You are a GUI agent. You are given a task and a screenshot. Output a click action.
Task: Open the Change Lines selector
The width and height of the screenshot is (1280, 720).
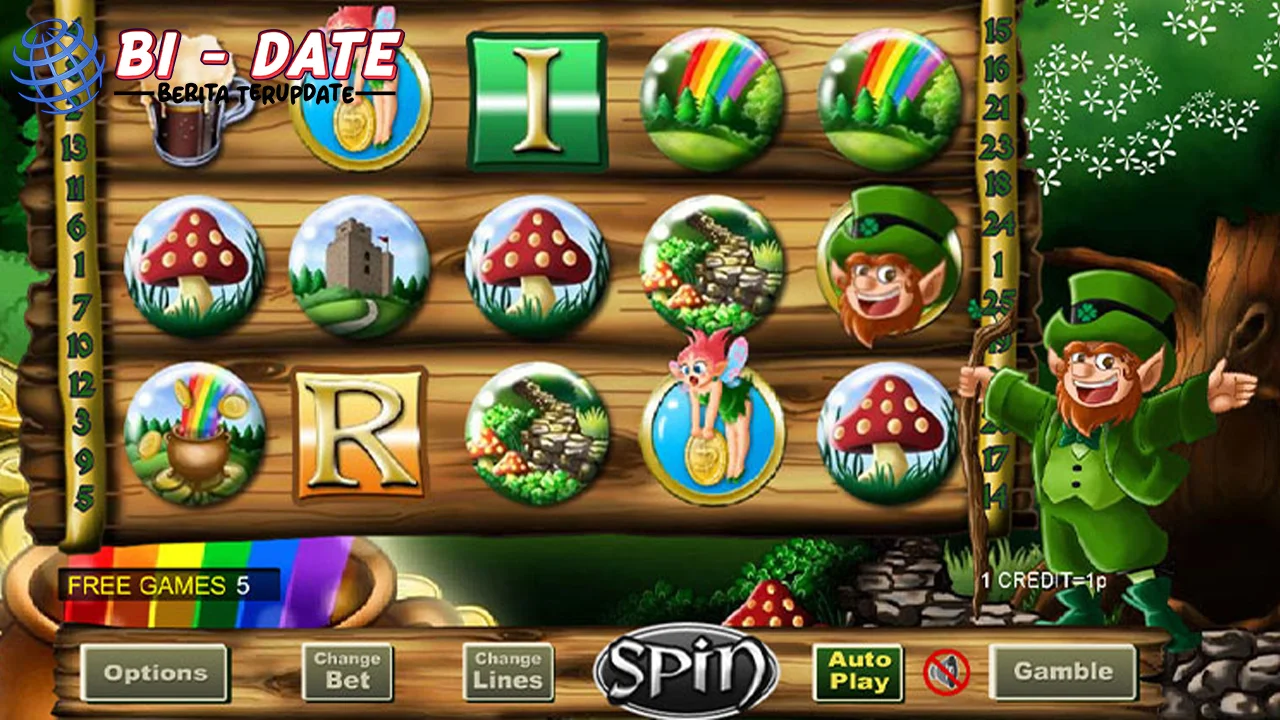(507, 670)
